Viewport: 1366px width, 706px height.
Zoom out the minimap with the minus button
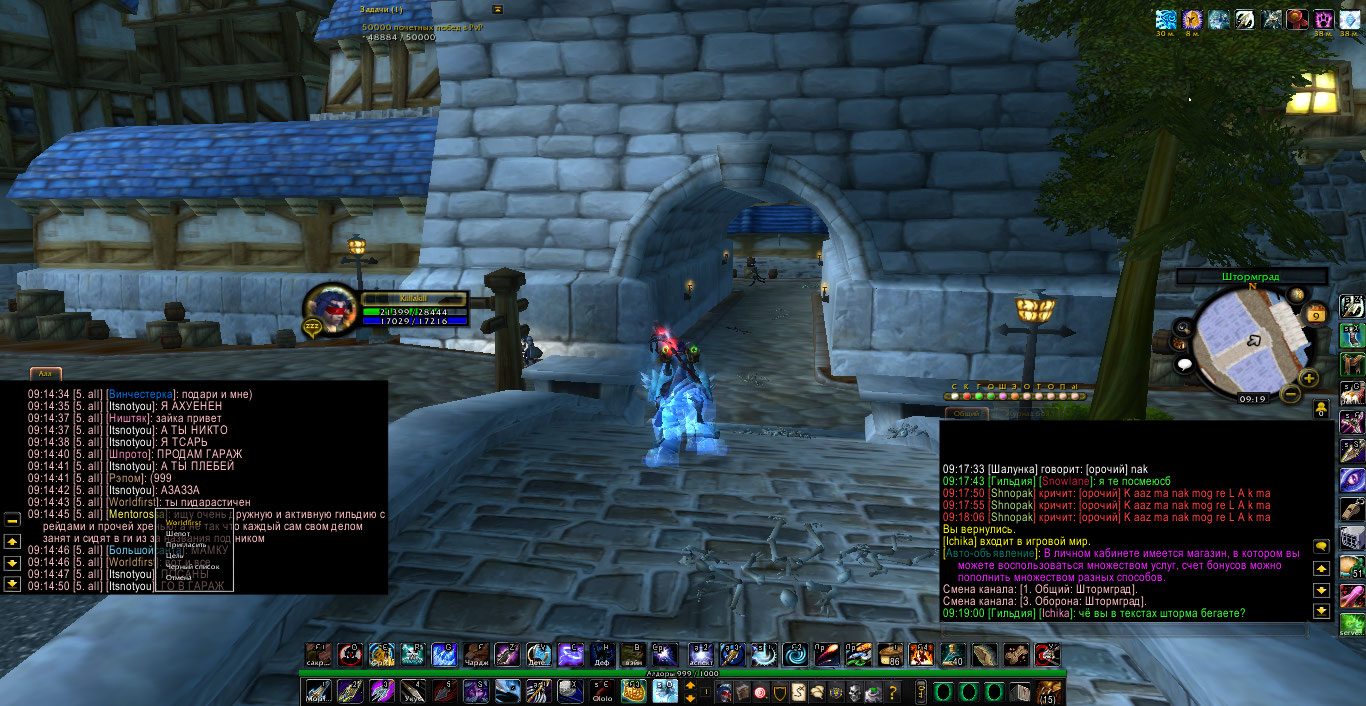click(x=1290, y=394)
